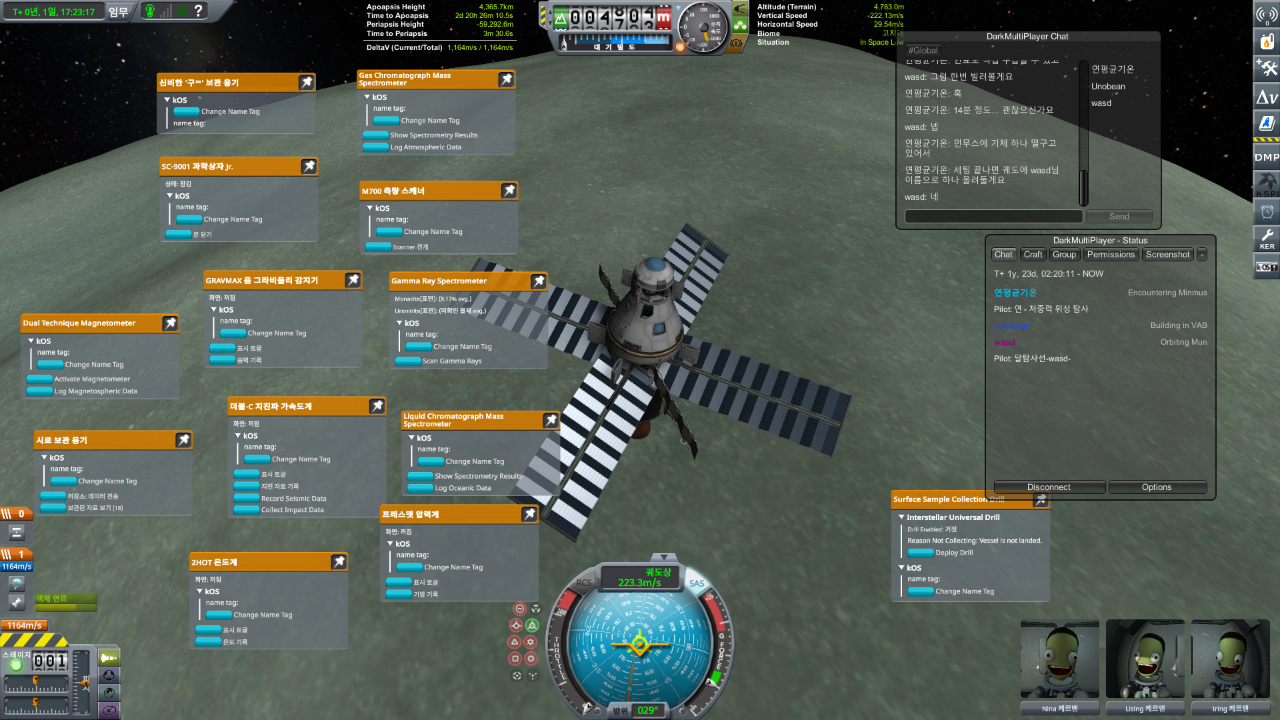1280x720 pixels.
Task: Select Nina Kerman's crew portrait
Action: [x=1059, y=660]
